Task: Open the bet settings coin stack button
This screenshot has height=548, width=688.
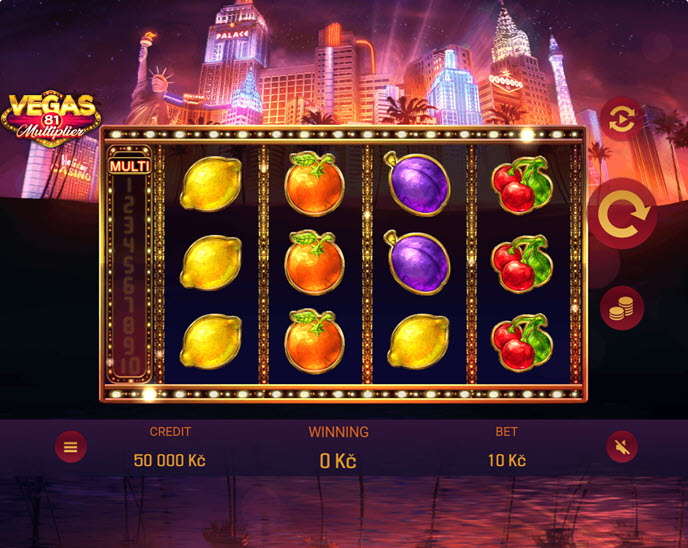Action: pyautogui.click(x=621, y=308)
